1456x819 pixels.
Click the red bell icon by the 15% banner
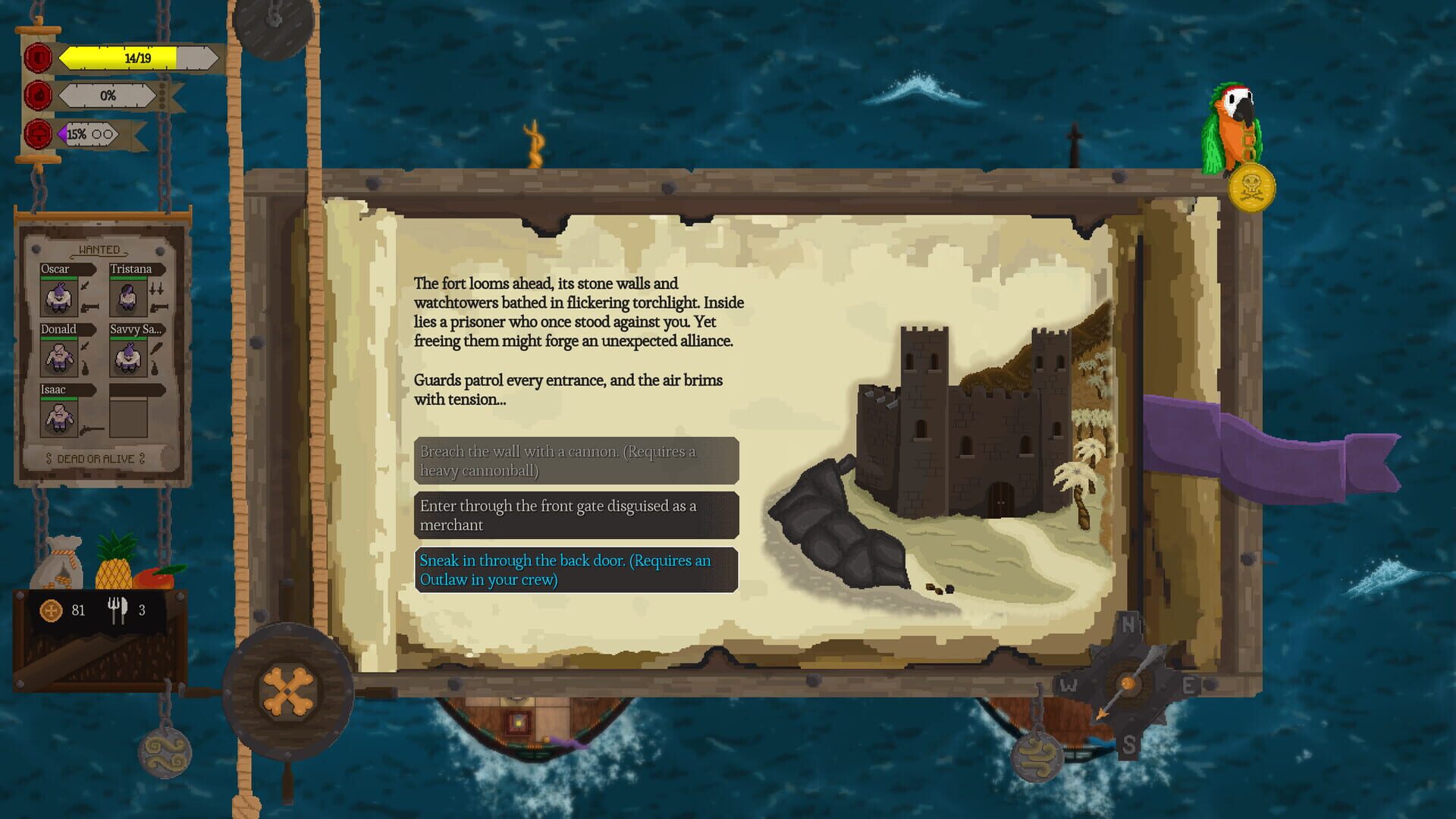(x=37, y=134)
